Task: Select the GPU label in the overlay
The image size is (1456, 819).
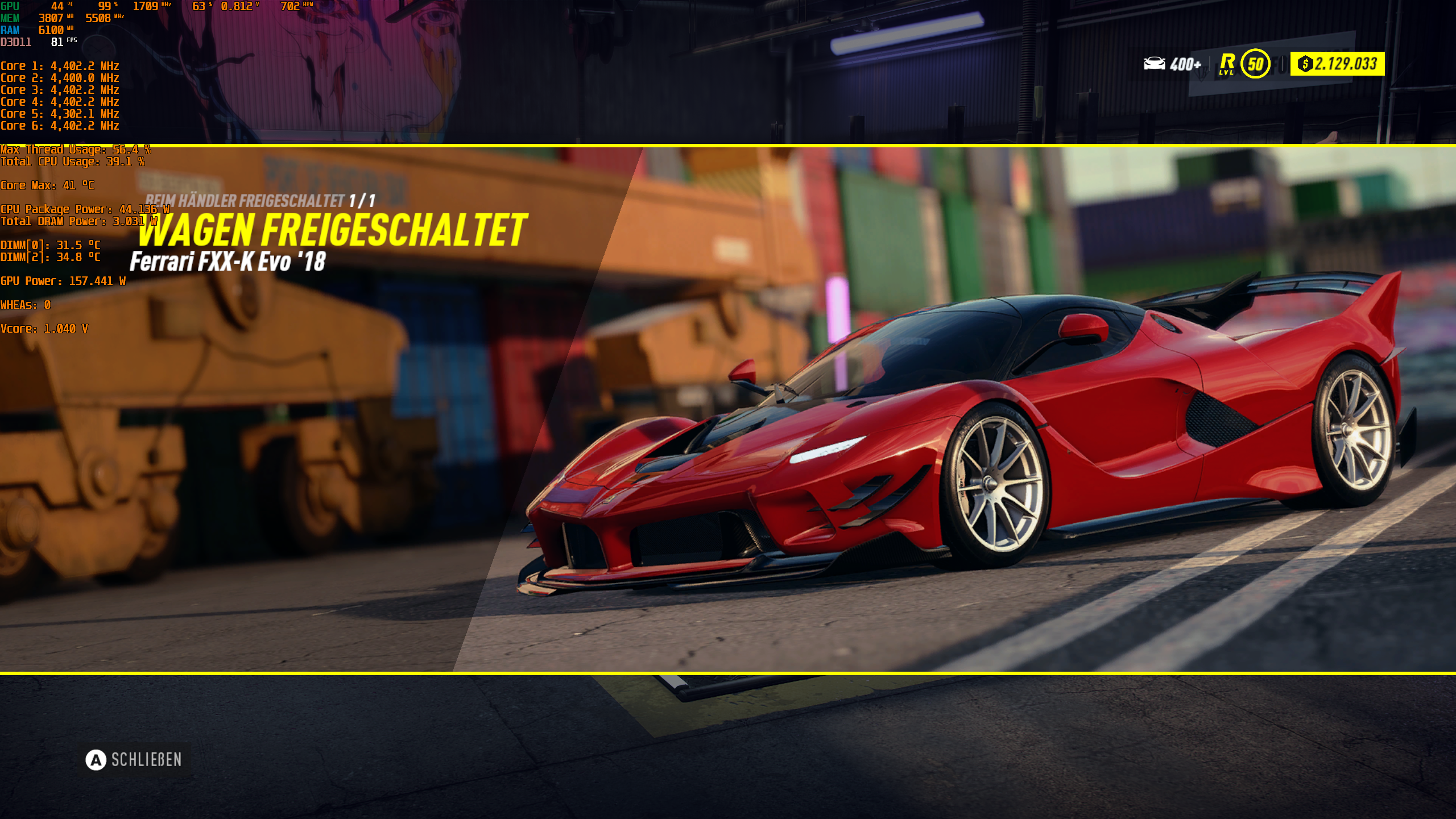Action: (10, 6)
